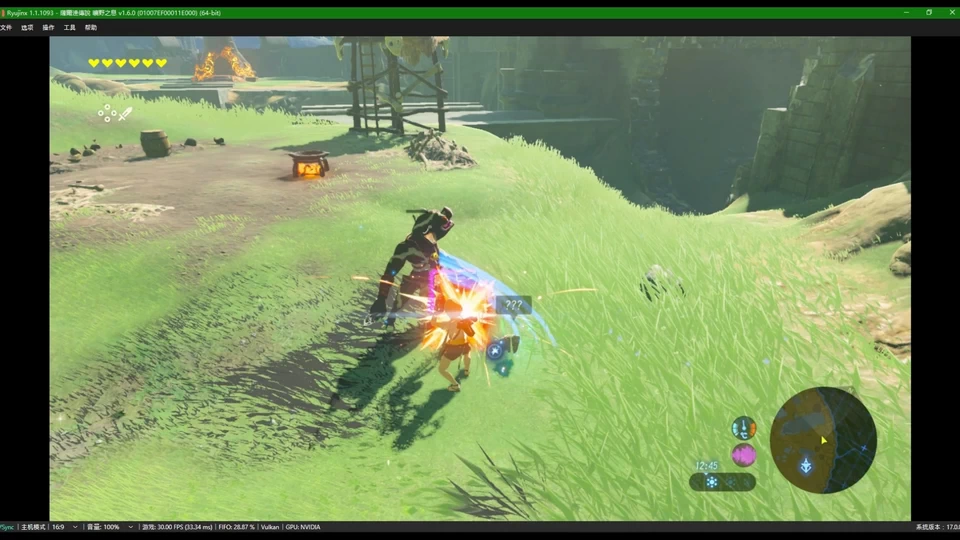Toggle the 16:9 aspect ratio in the status bar
Image resolution: width=960 pixels, height=540 pixels.
(x=58, y=527)
